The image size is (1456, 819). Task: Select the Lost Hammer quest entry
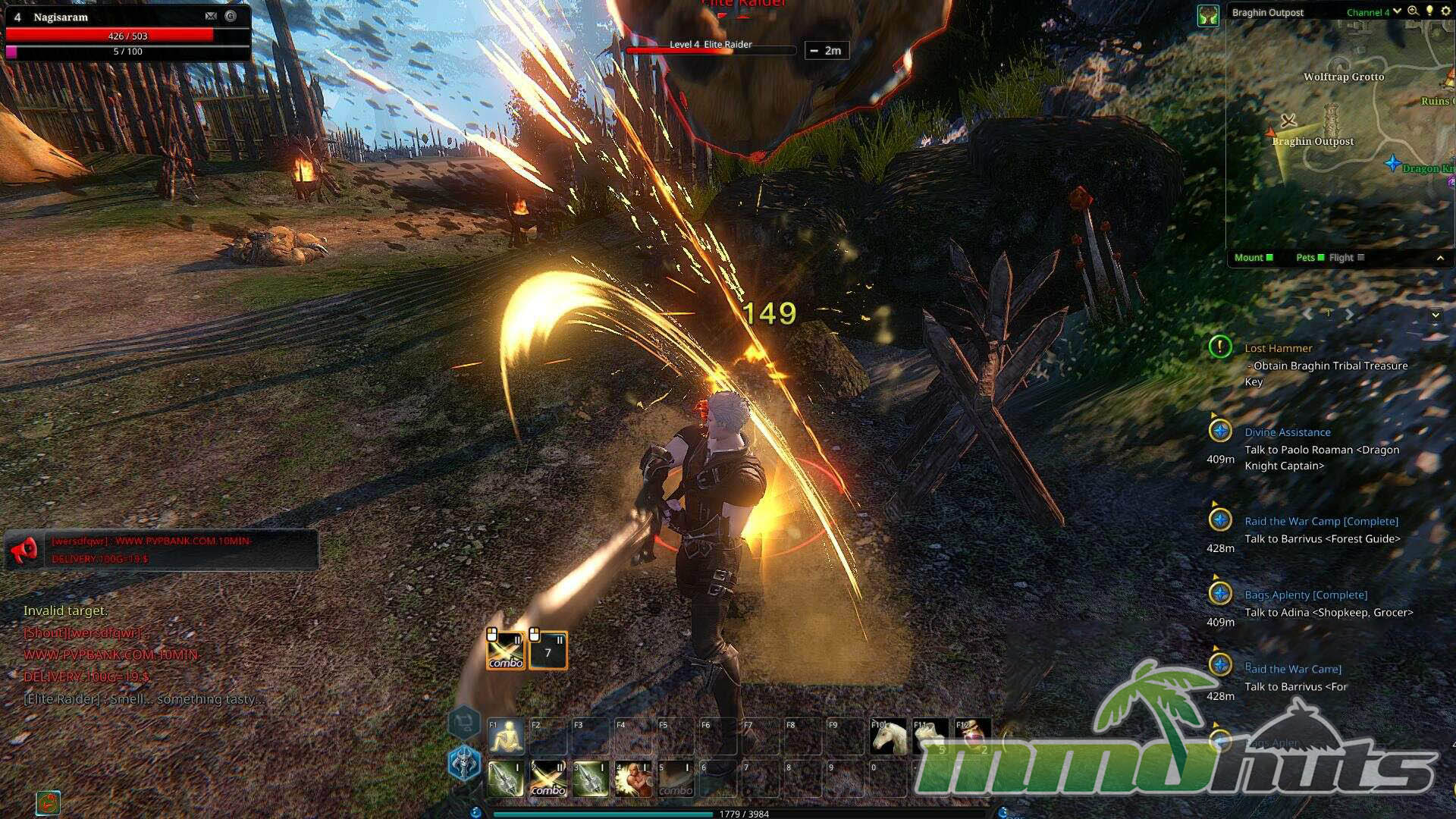tap(1278, 348)
